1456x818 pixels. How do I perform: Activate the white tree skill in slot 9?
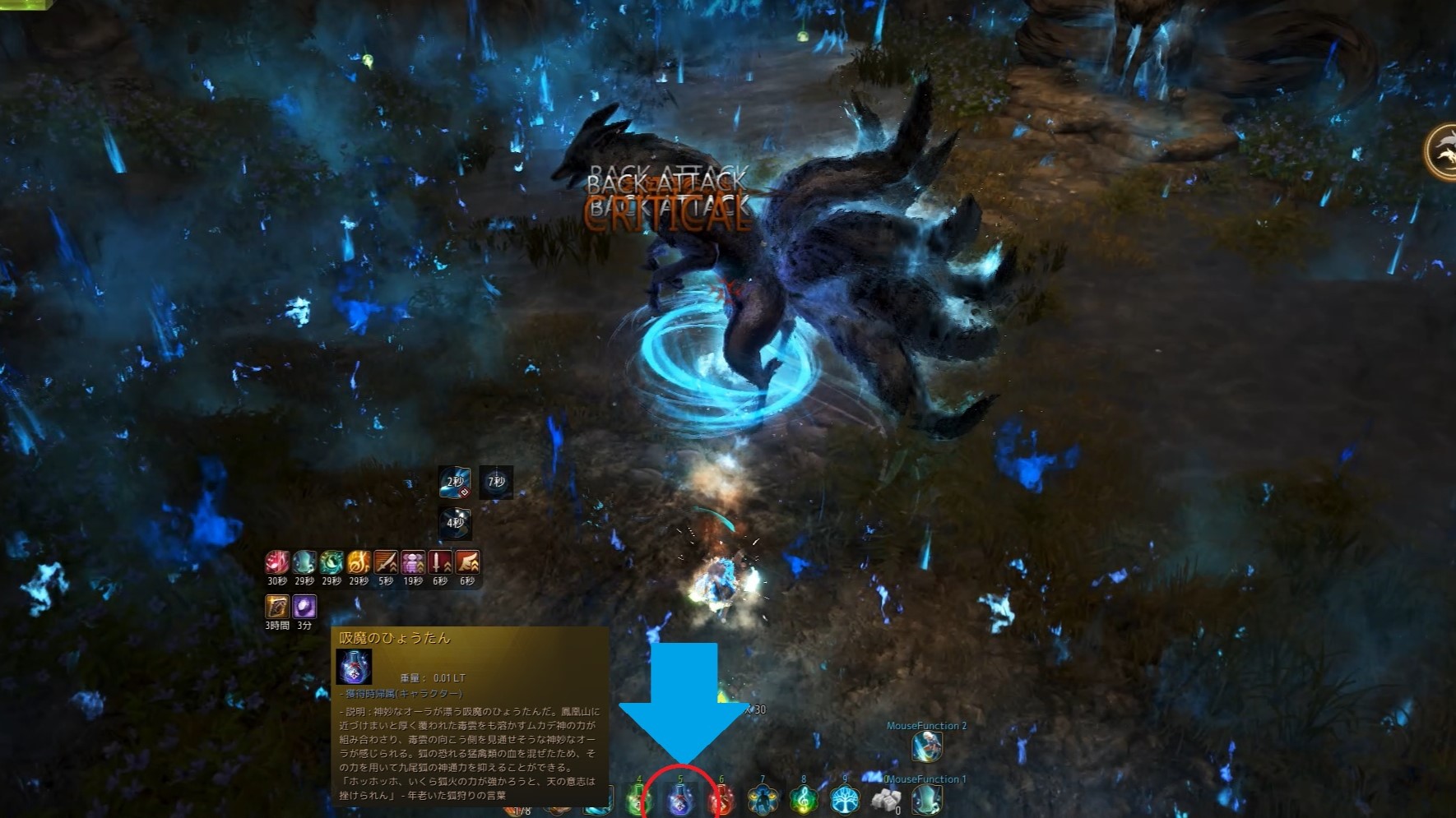[x=845, y=799]
